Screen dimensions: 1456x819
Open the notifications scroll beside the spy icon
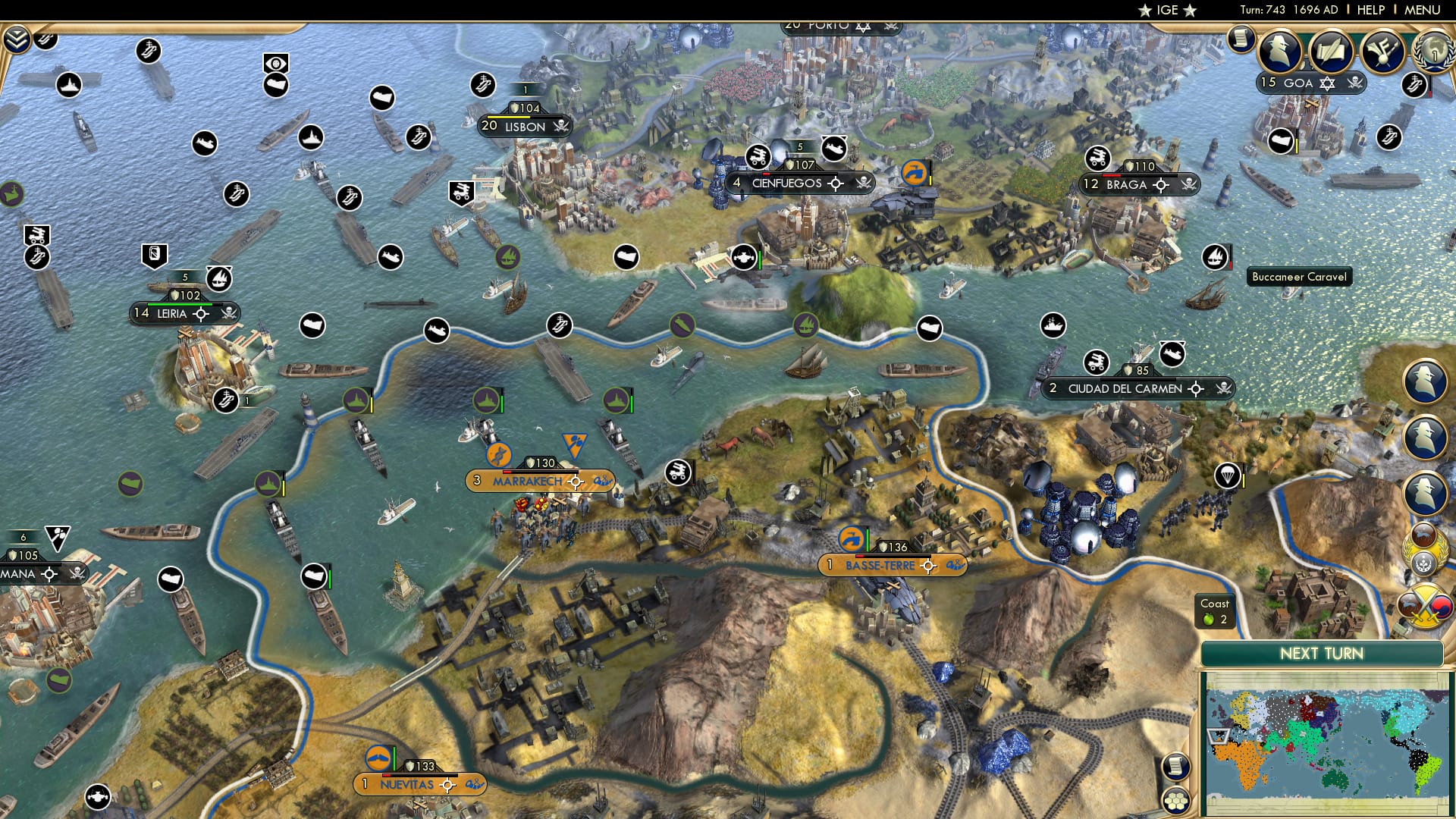(x=1242, y=39)
